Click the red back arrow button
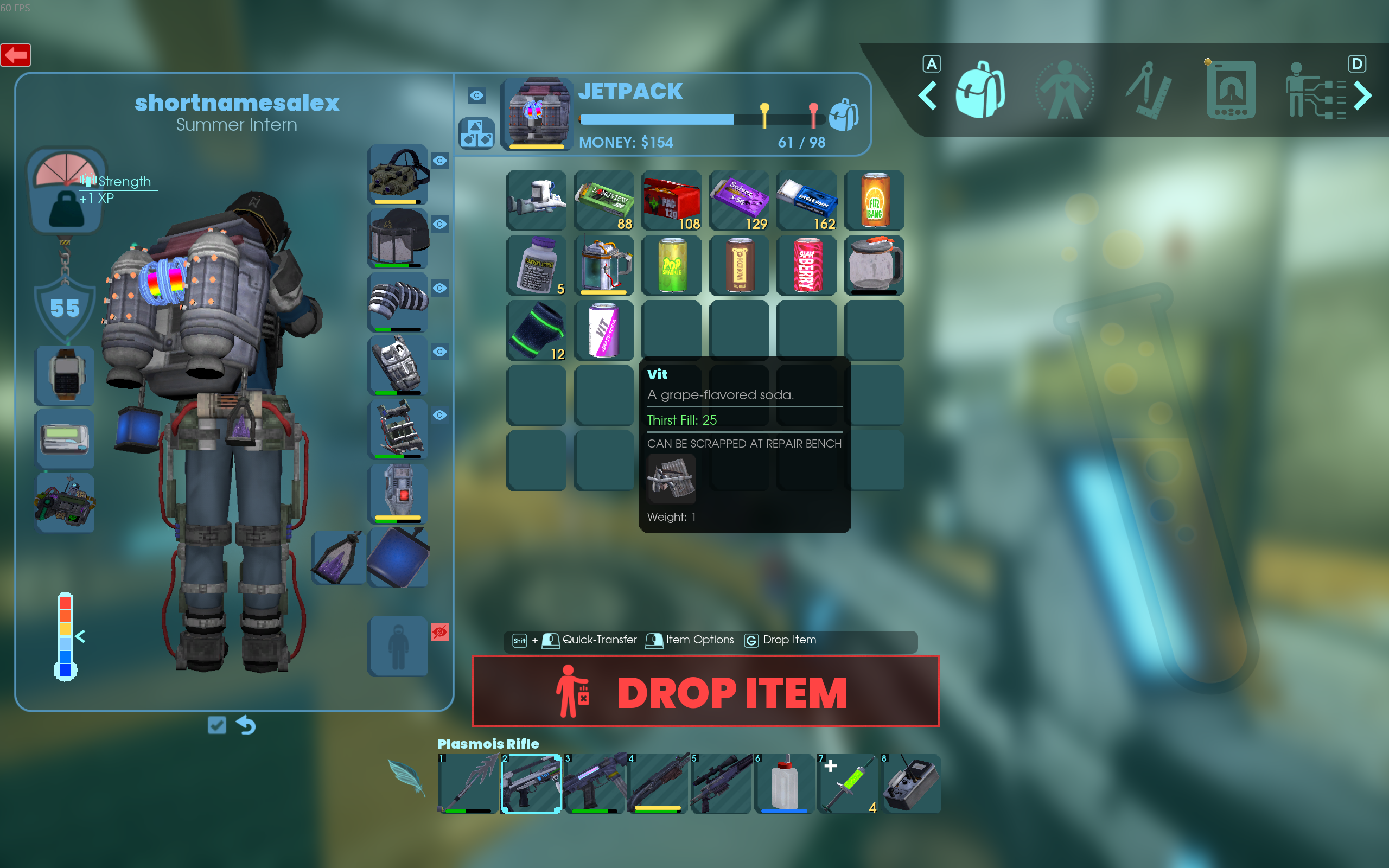Image resolution: width=1389 pixels, height=868 pixels. pos(16,55)
